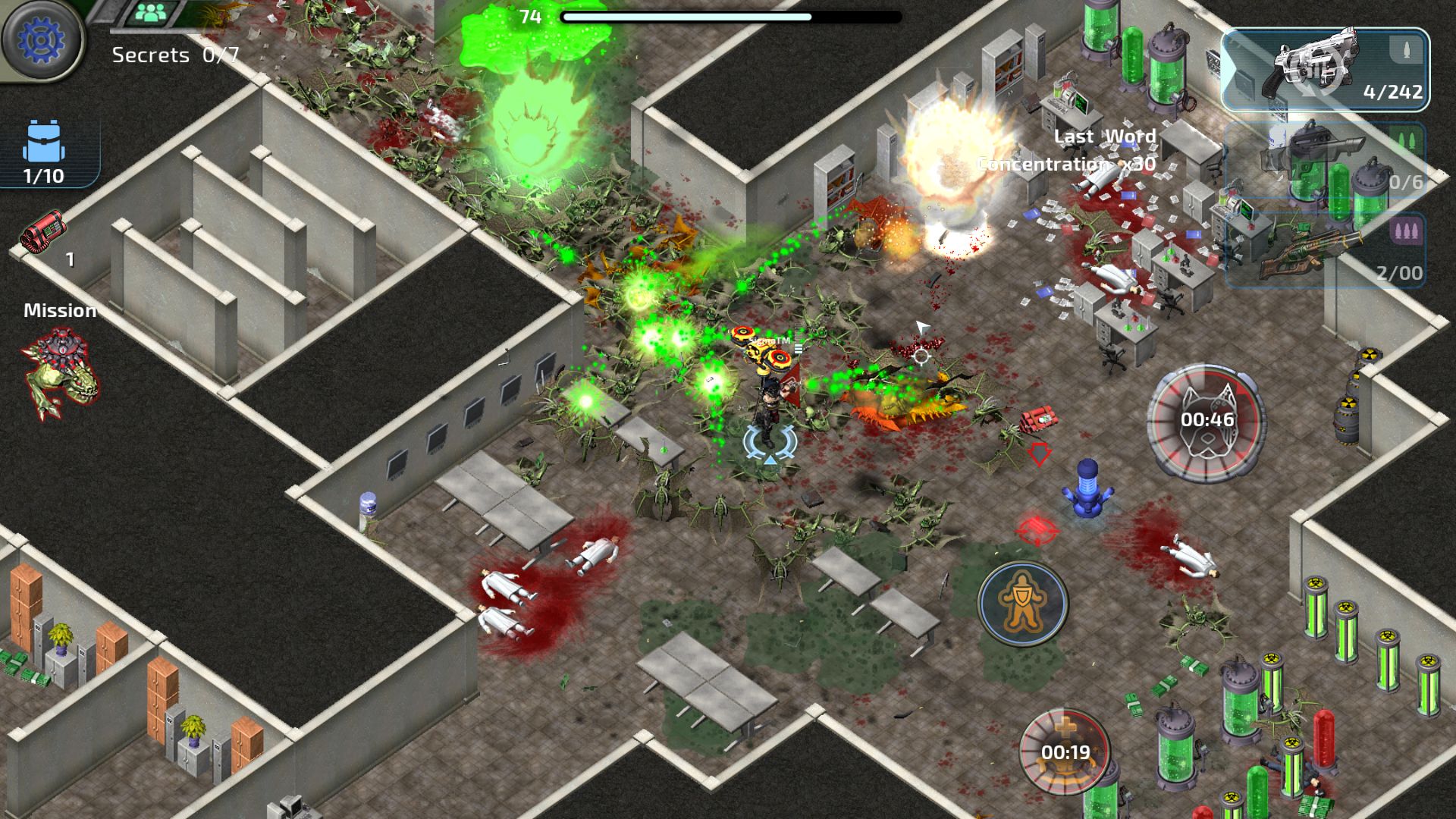Screen dimensions: 1456x819
Task: Open the gear settings menu
Action: 42,39
